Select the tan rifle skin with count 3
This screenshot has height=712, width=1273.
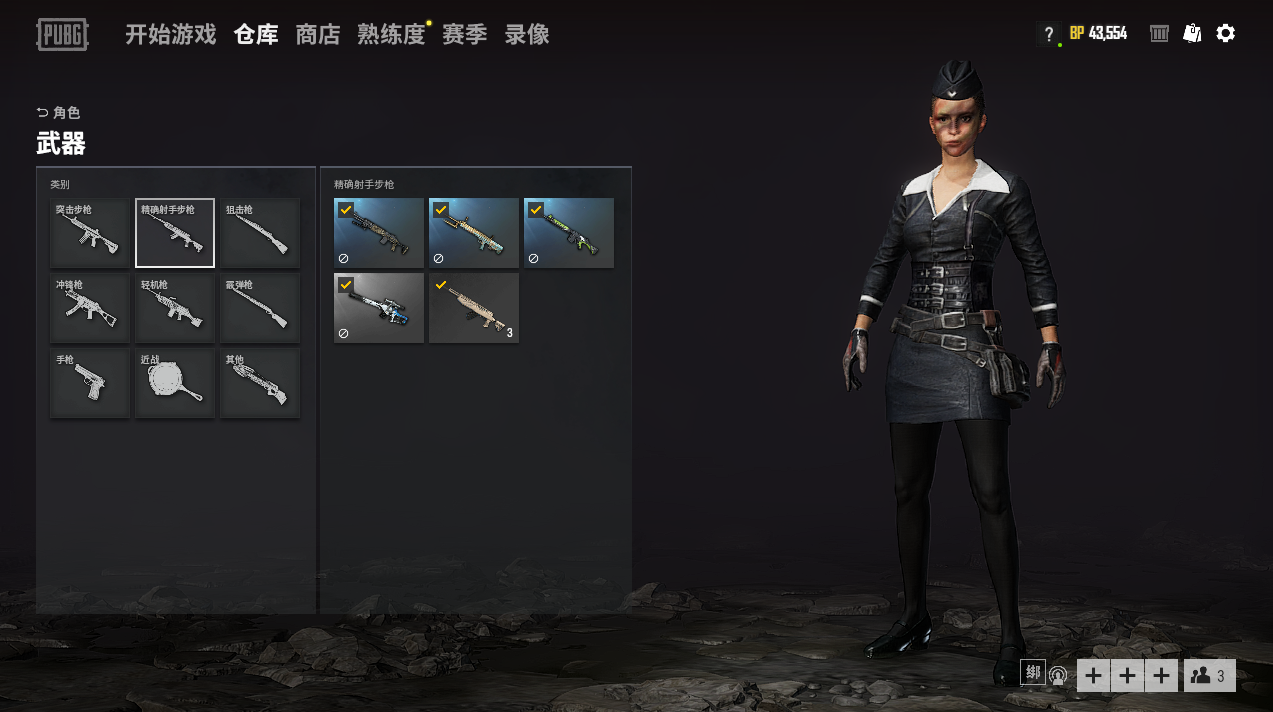pyautogui.click(x=474, y=308)
